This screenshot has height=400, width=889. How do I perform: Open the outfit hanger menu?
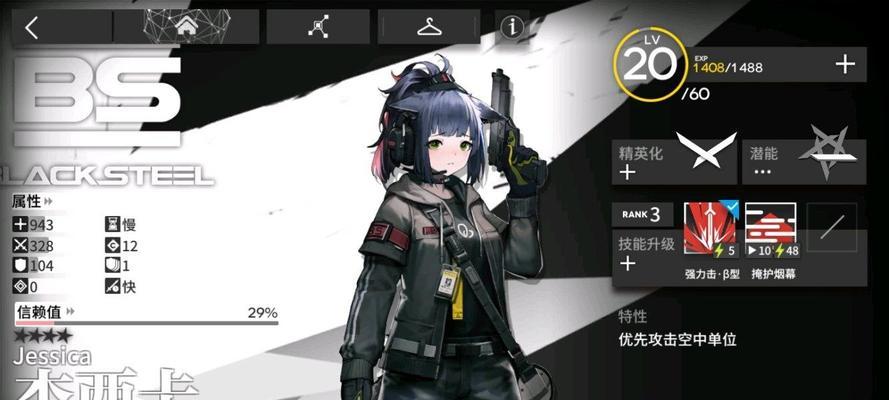[432, 27]
